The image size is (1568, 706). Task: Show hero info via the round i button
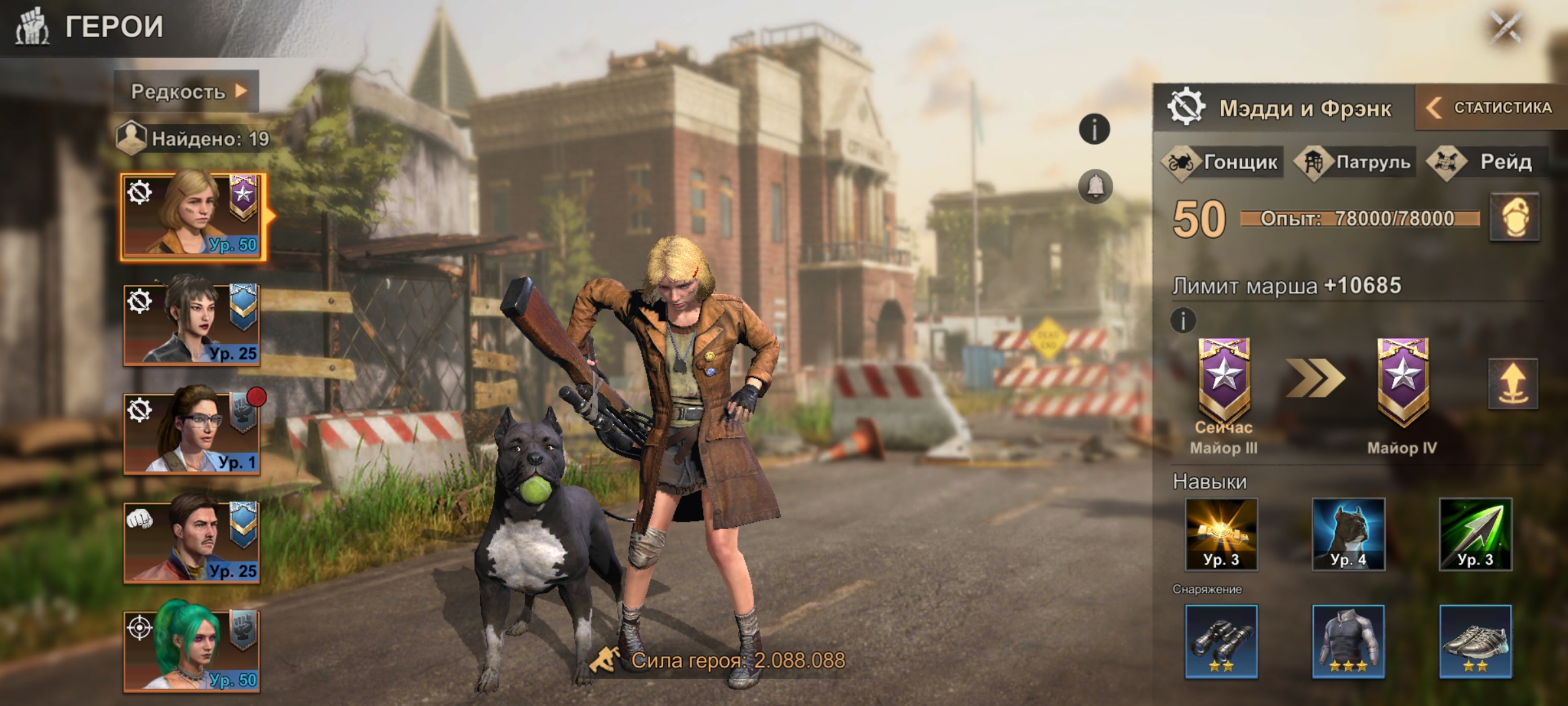pyautogui.click(x=1094, y=129)
